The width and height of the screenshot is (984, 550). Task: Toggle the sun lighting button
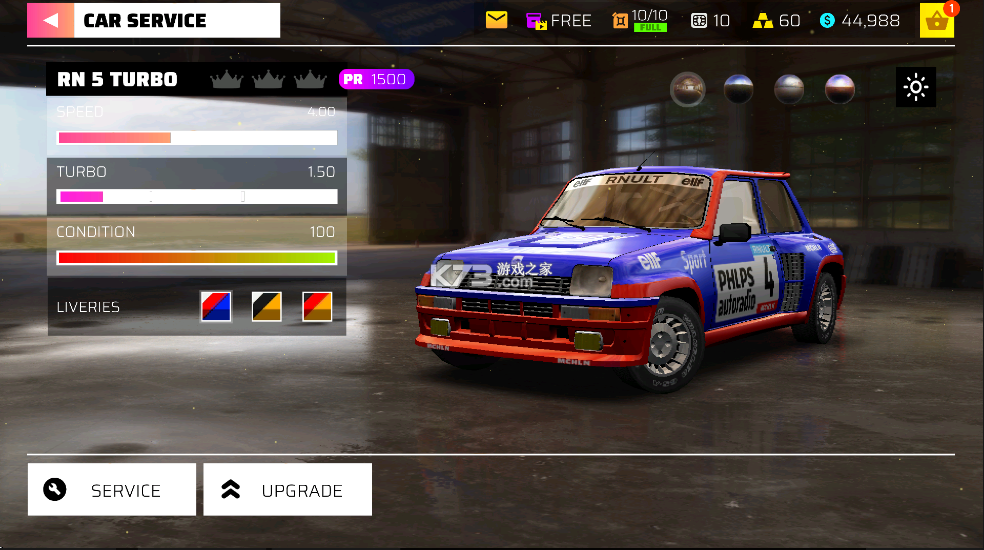(916, 88)
